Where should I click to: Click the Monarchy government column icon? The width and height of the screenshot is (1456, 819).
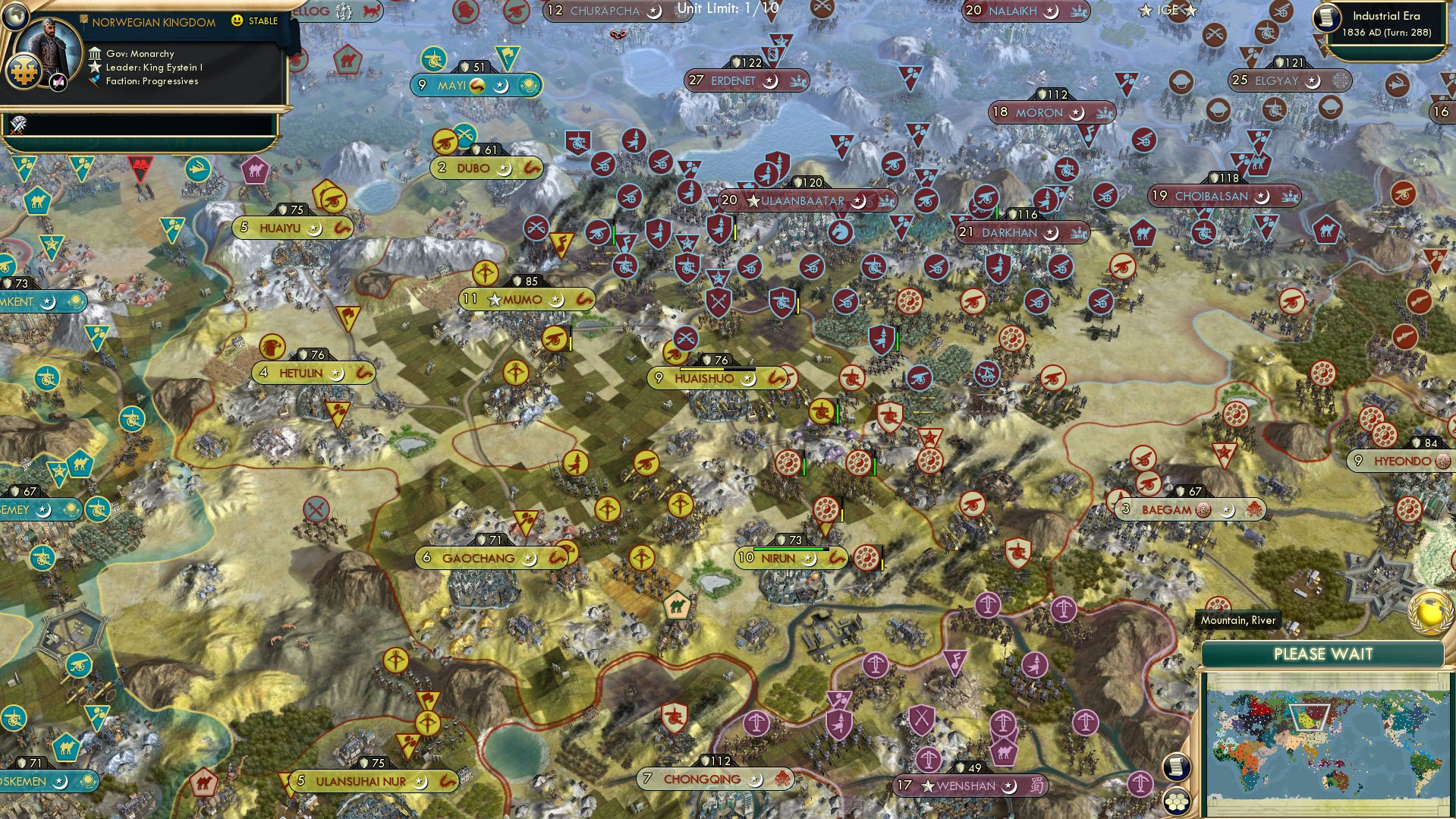(95, 53)
